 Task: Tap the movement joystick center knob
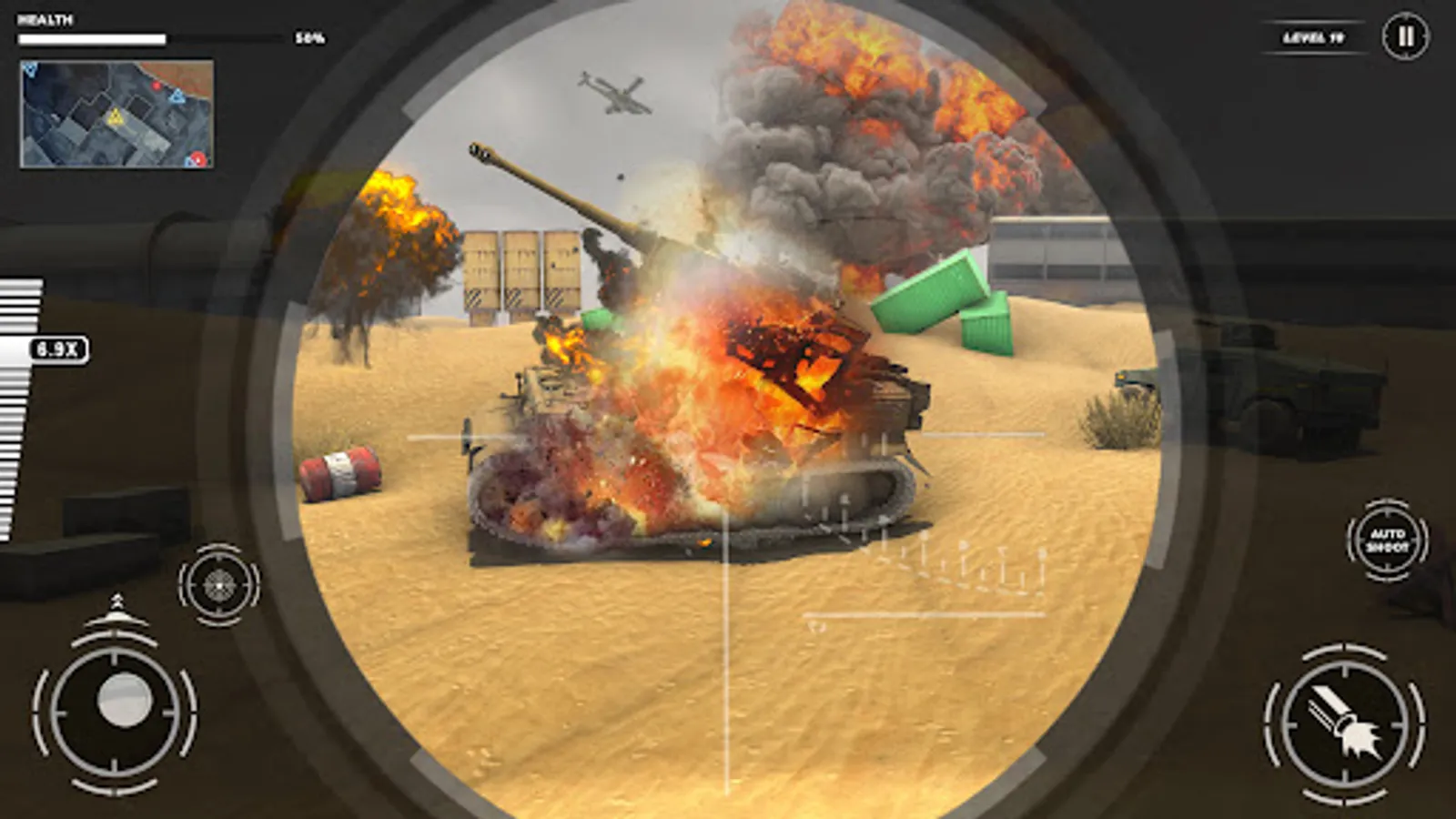pyautogui.click(x=125, y=698)
